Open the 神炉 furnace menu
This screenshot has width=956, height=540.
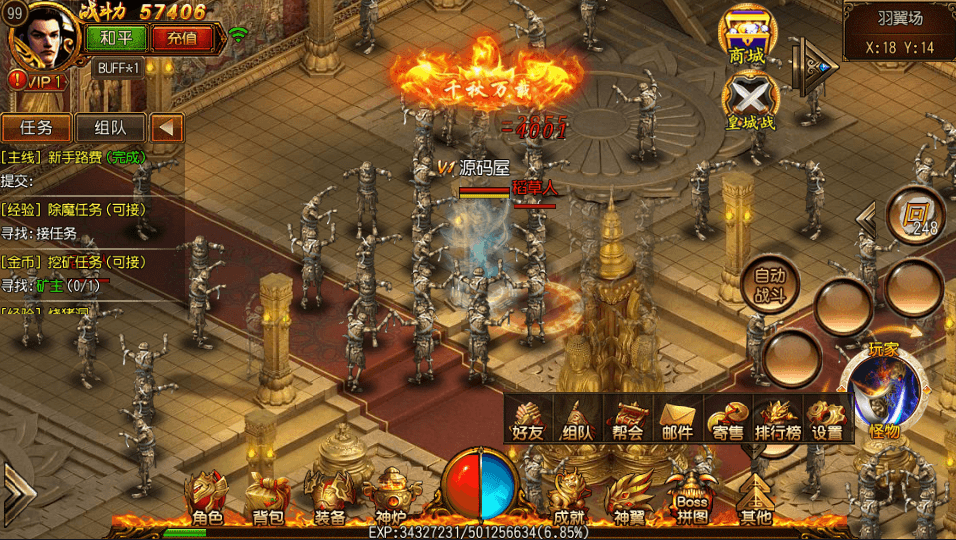pos(391,497)
